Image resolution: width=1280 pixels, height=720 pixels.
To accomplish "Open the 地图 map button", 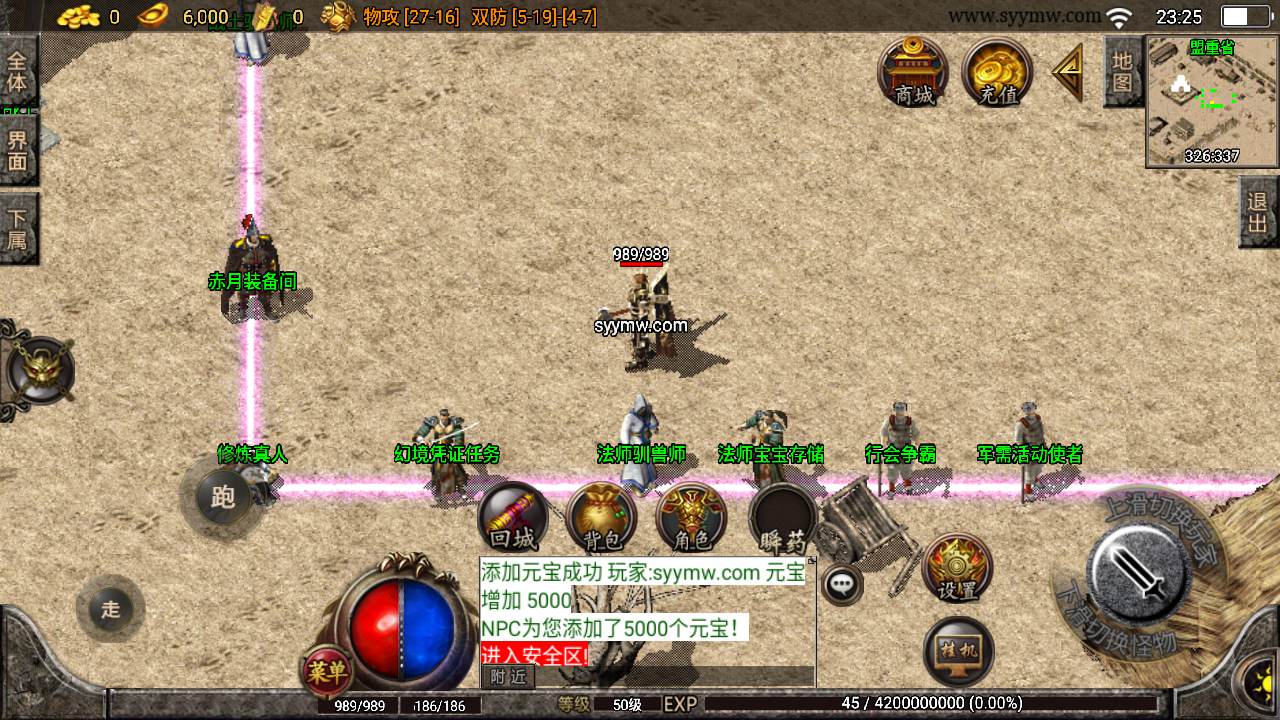I will pos(1122,70).
